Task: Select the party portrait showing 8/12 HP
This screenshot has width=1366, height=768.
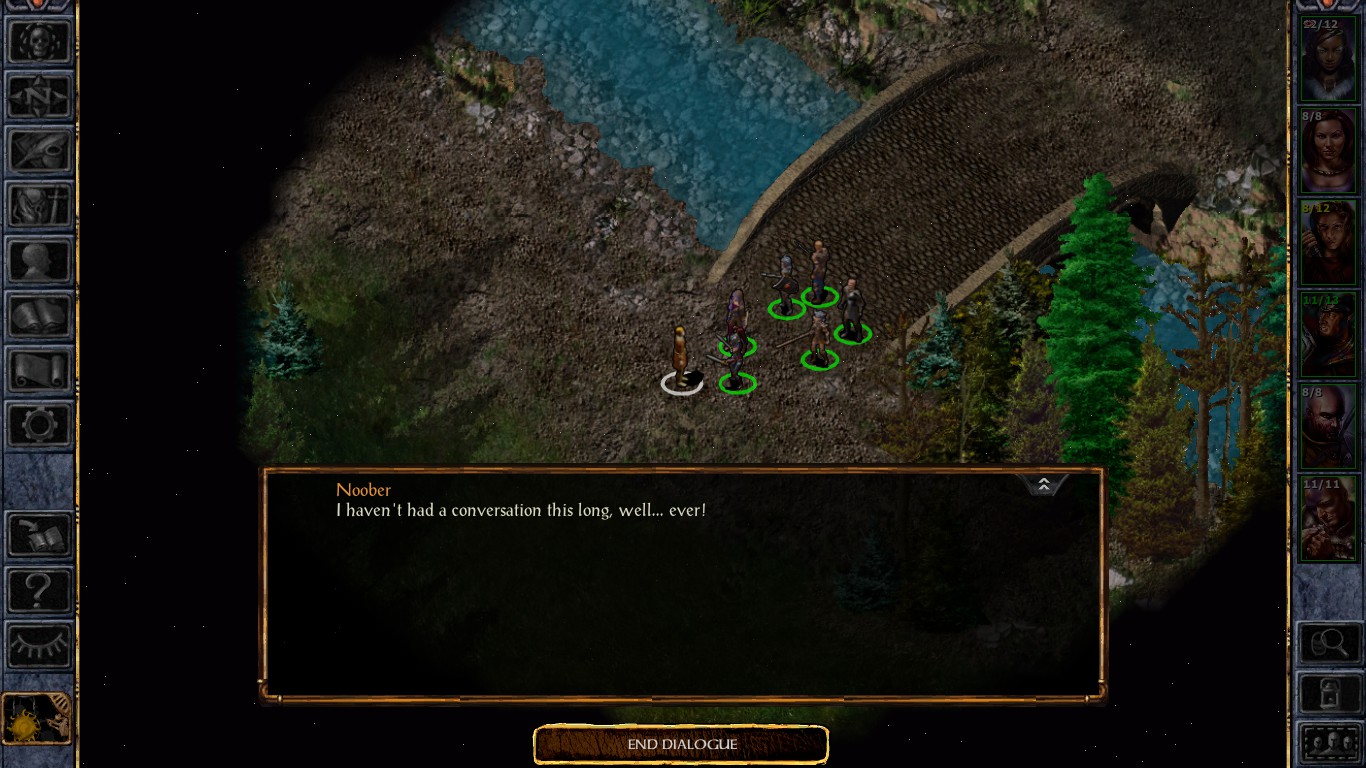Action: [x=1327, y=243]
